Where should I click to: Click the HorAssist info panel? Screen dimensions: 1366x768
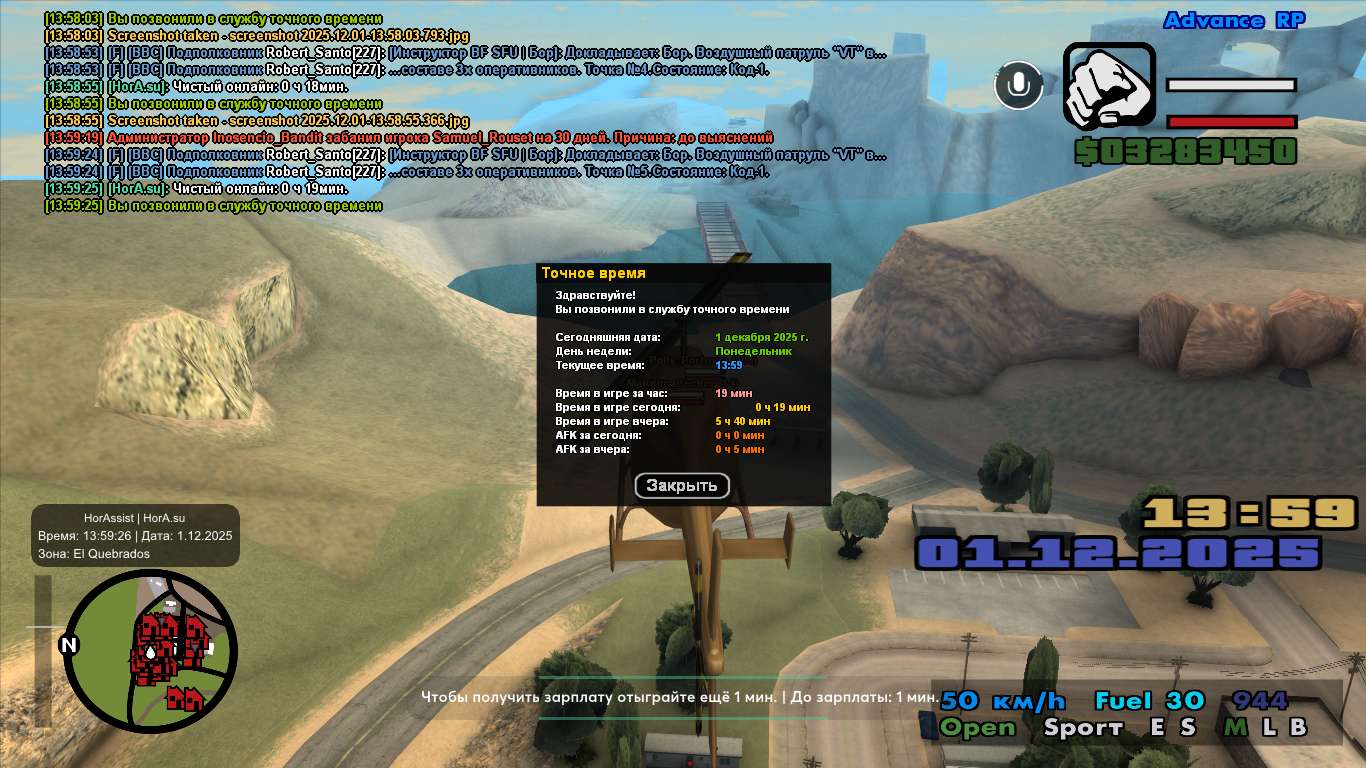point(135,535)
